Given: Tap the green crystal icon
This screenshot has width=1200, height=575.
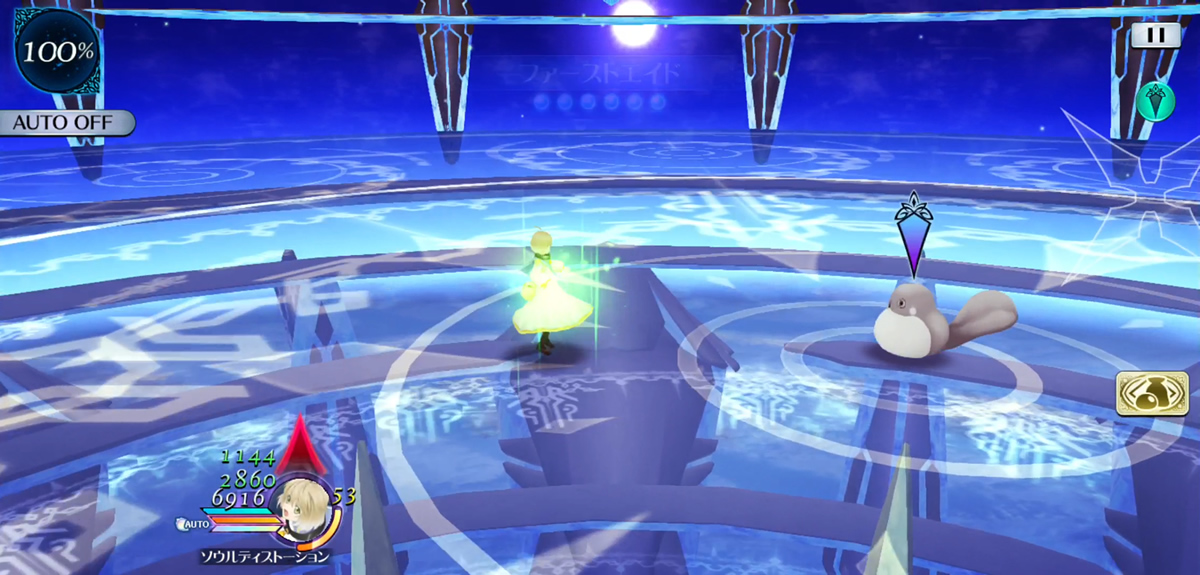Looking at the screenshot, I should [x=1155, y=101].
